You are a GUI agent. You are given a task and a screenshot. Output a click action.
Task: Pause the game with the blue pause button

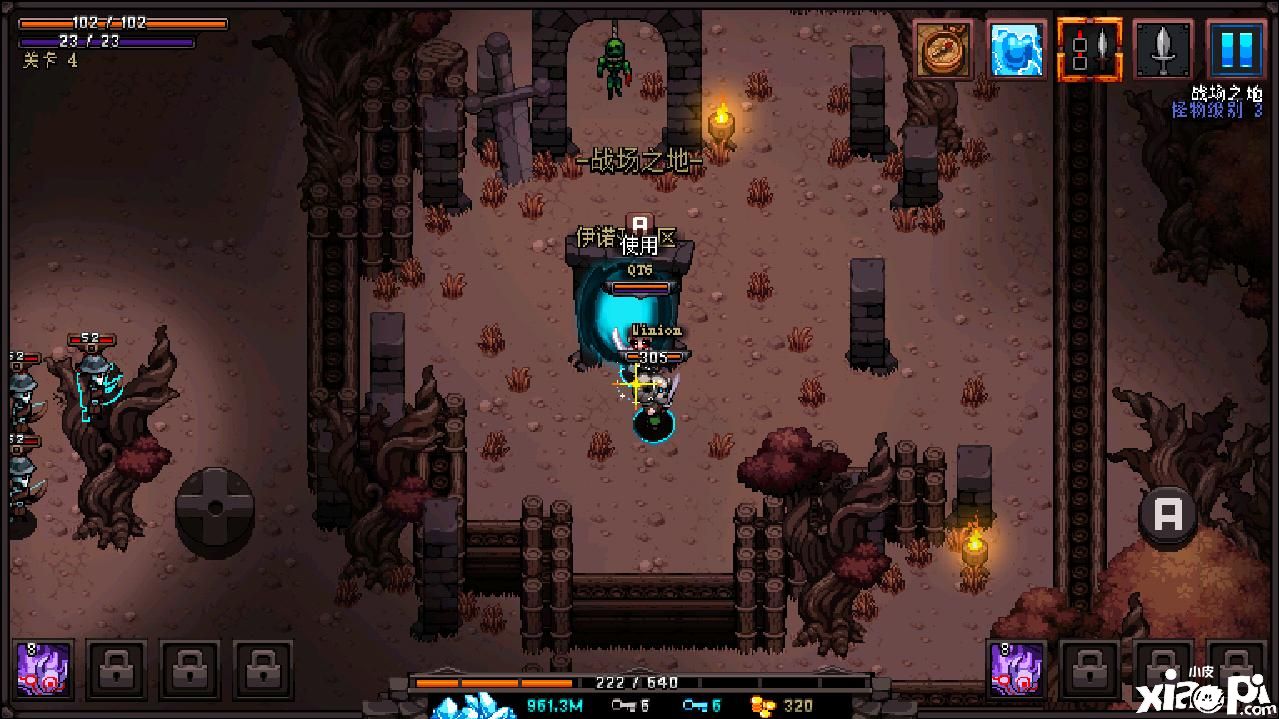click(1236, 49)
